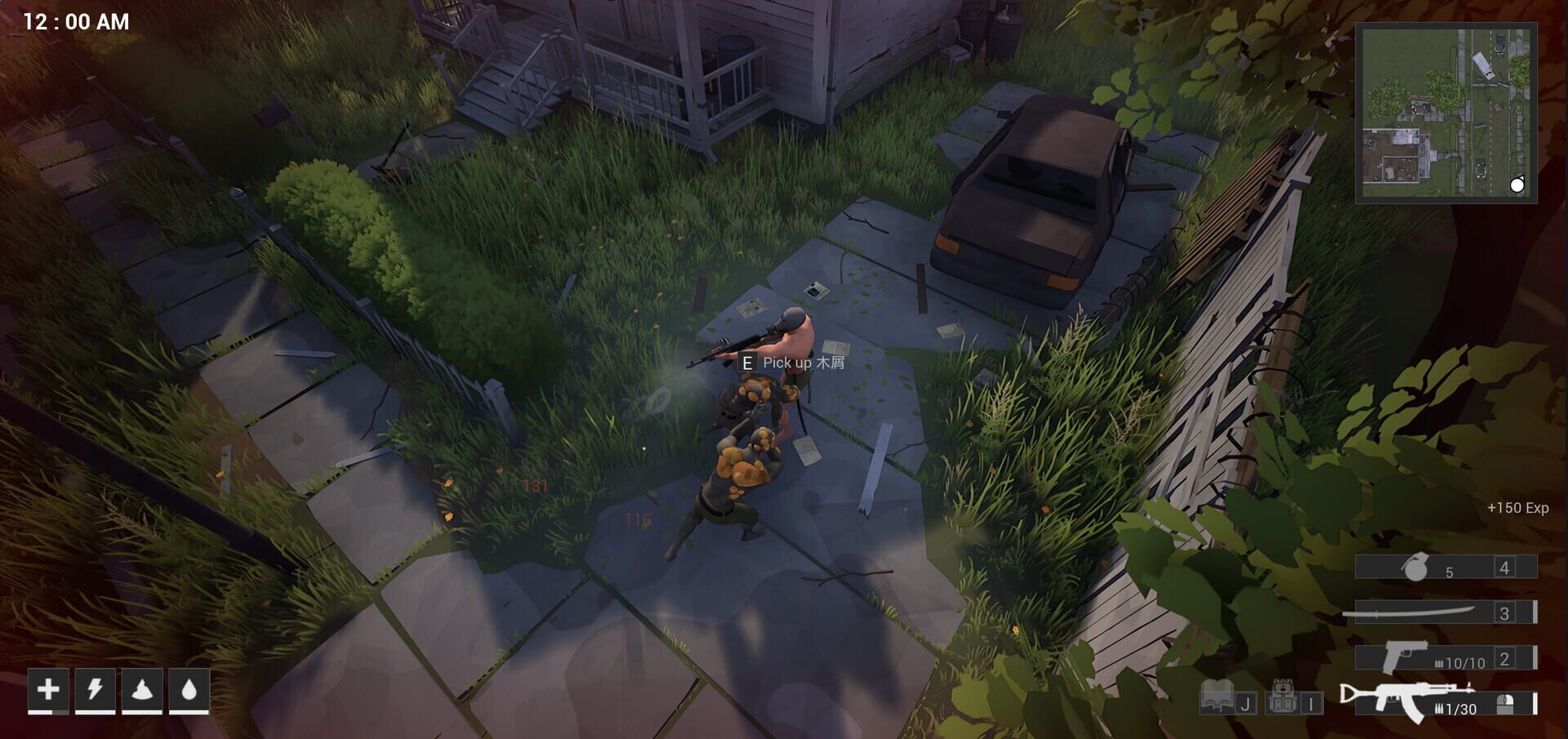The image size is (1568, 739).
Task: Click the health cross status icon
Action: (48, 690)
